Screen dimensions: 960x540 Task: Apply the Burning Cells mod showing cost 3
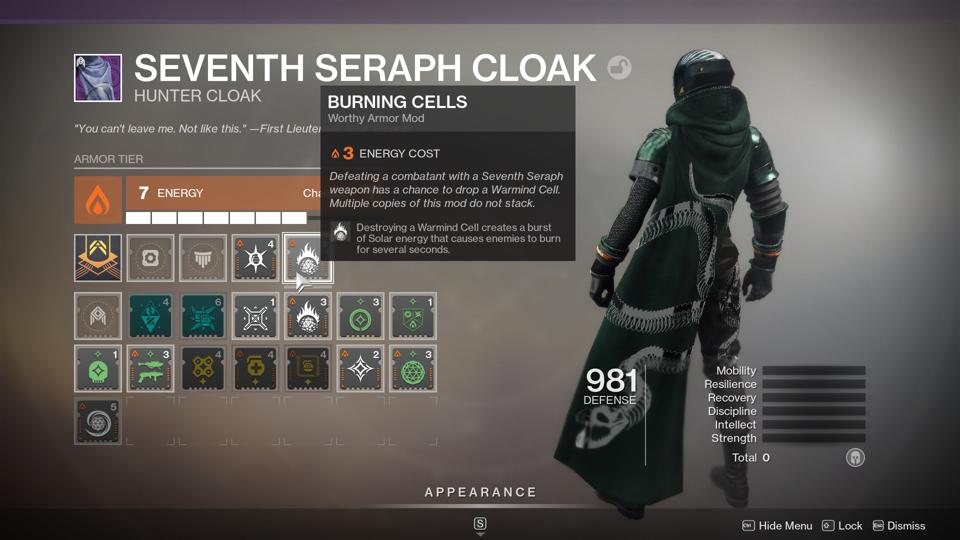coord(306,316)
